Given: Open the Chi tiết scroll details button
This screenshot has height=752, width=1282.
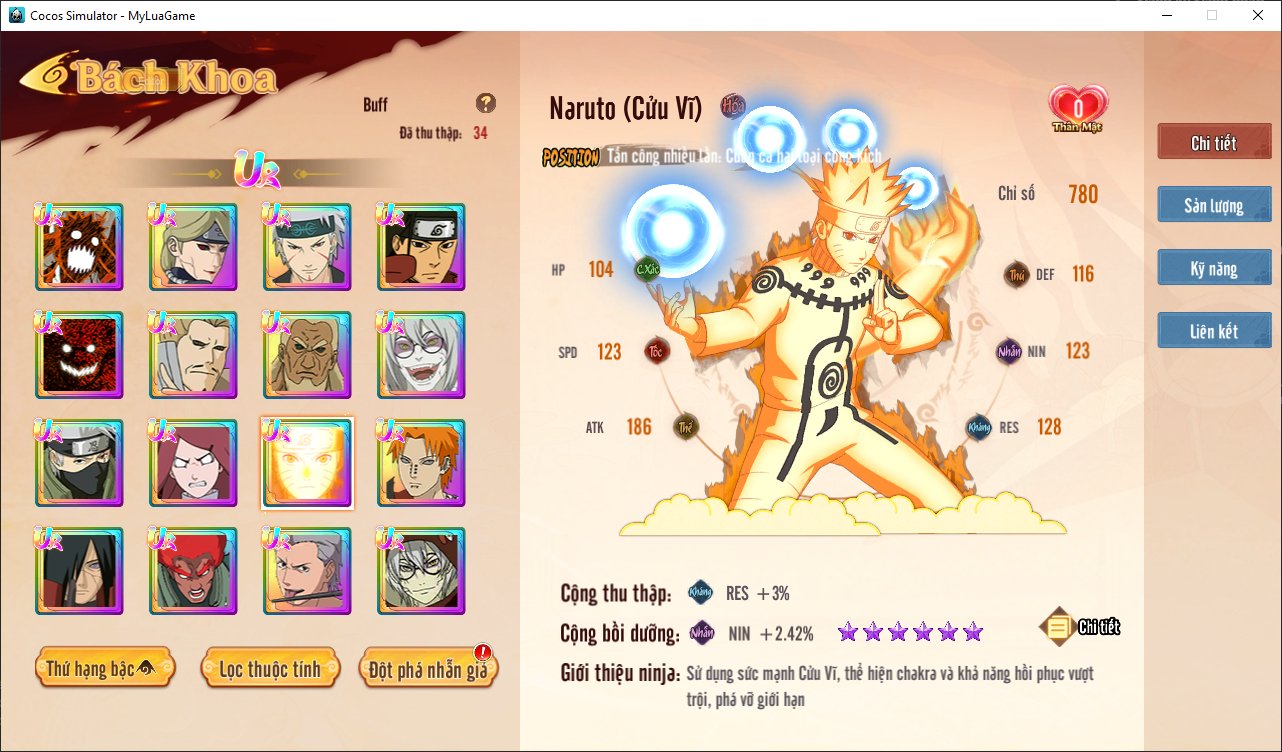Looking at the screenshot, I should (x=1080, y=627).
